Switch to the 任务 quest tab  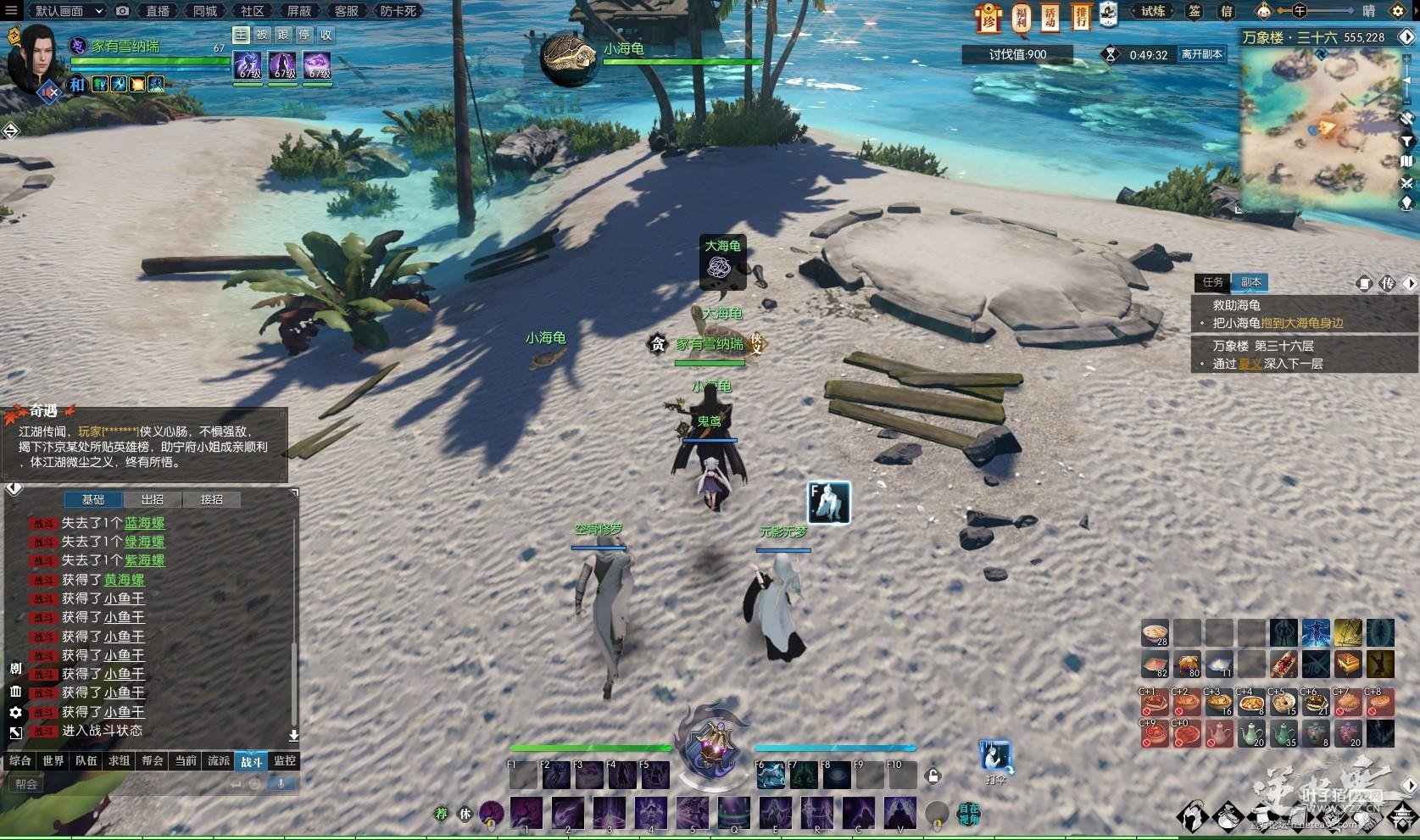[x=1213, y=282]
